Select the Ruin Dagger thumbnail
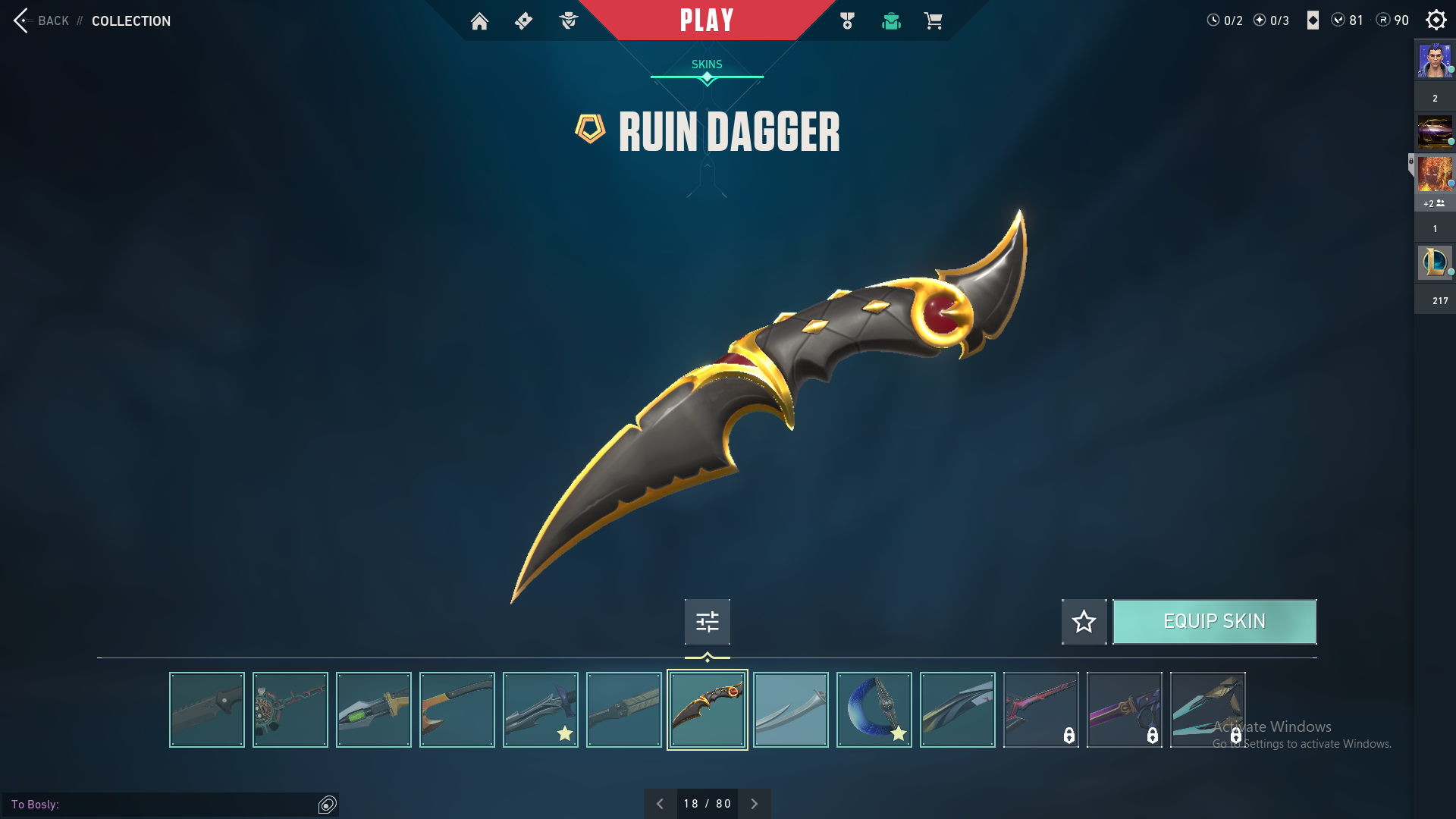 pos(707,710)
